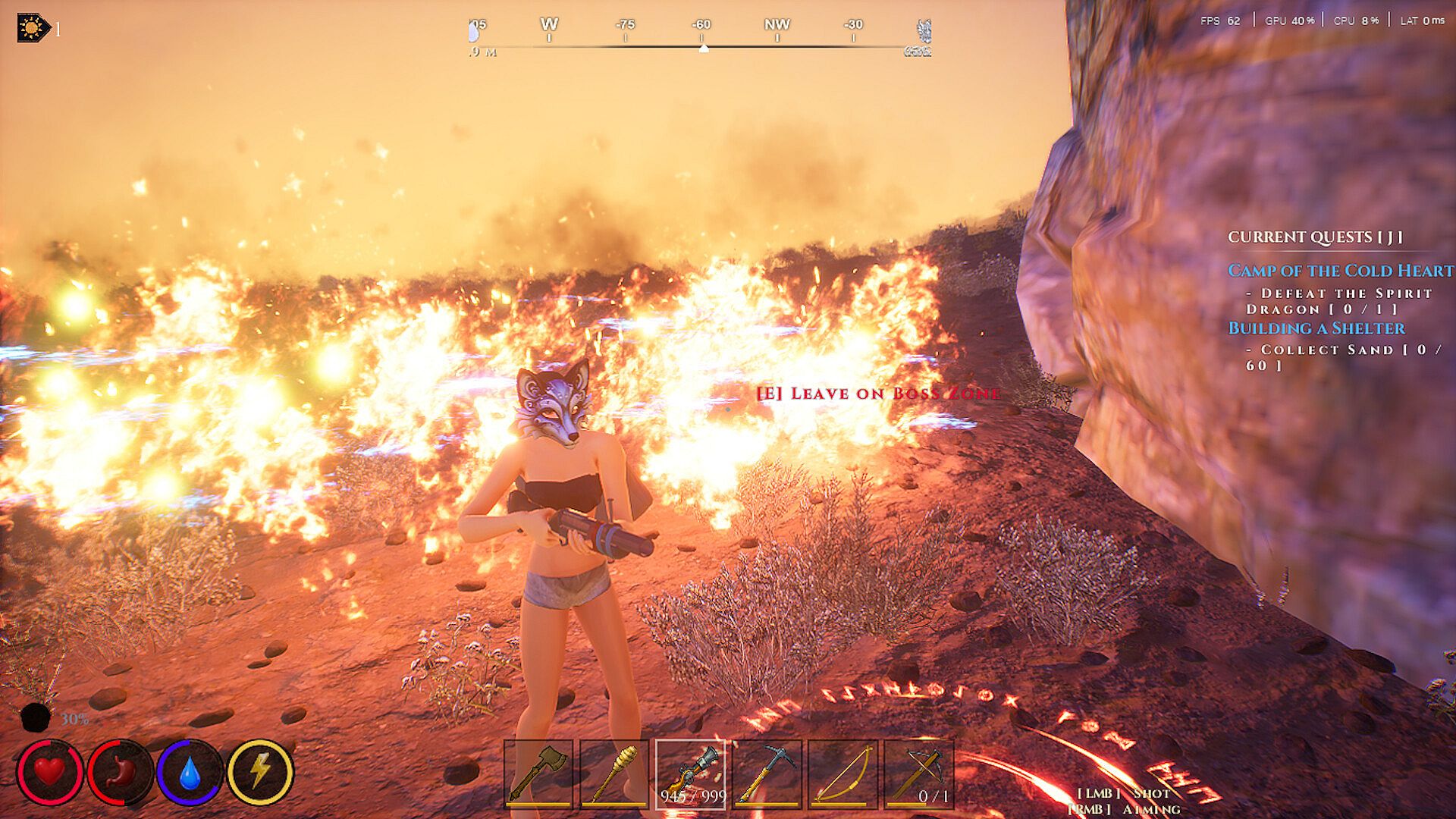Equip the wooden club from the hotbar
Viewport: 1456px width, 819px height.
pos(614,773)
